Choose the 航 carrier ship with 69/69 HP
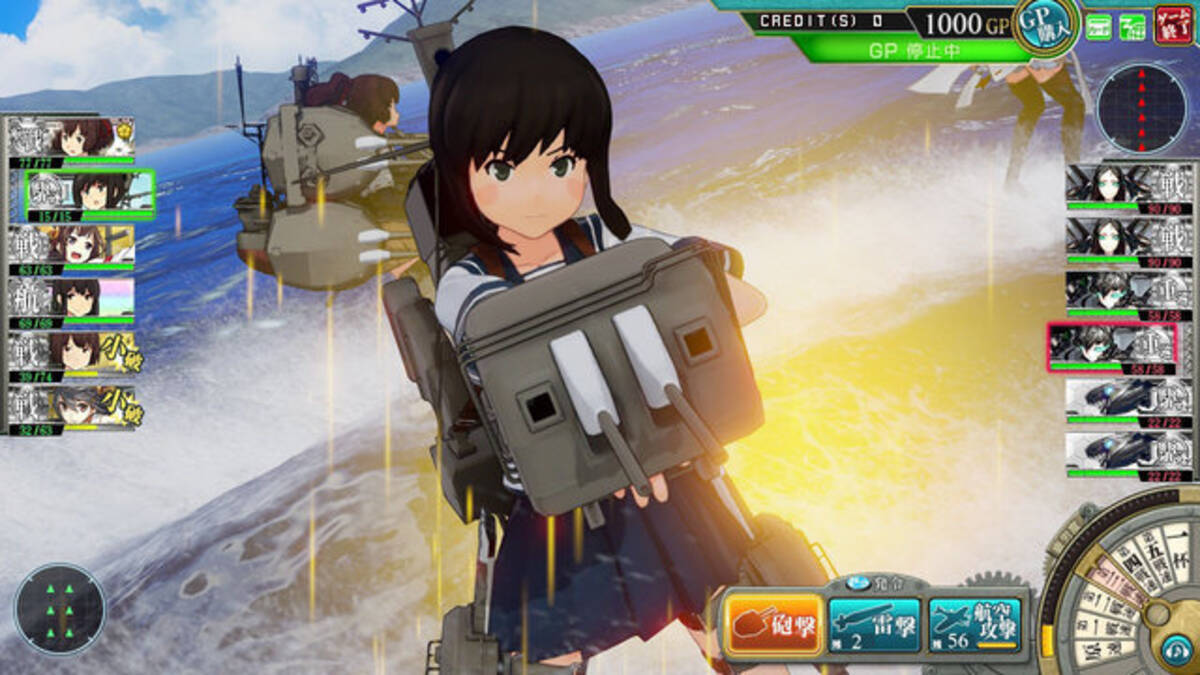The width and height of the screenshot is (1200, 675). click(x=72, y=300)
